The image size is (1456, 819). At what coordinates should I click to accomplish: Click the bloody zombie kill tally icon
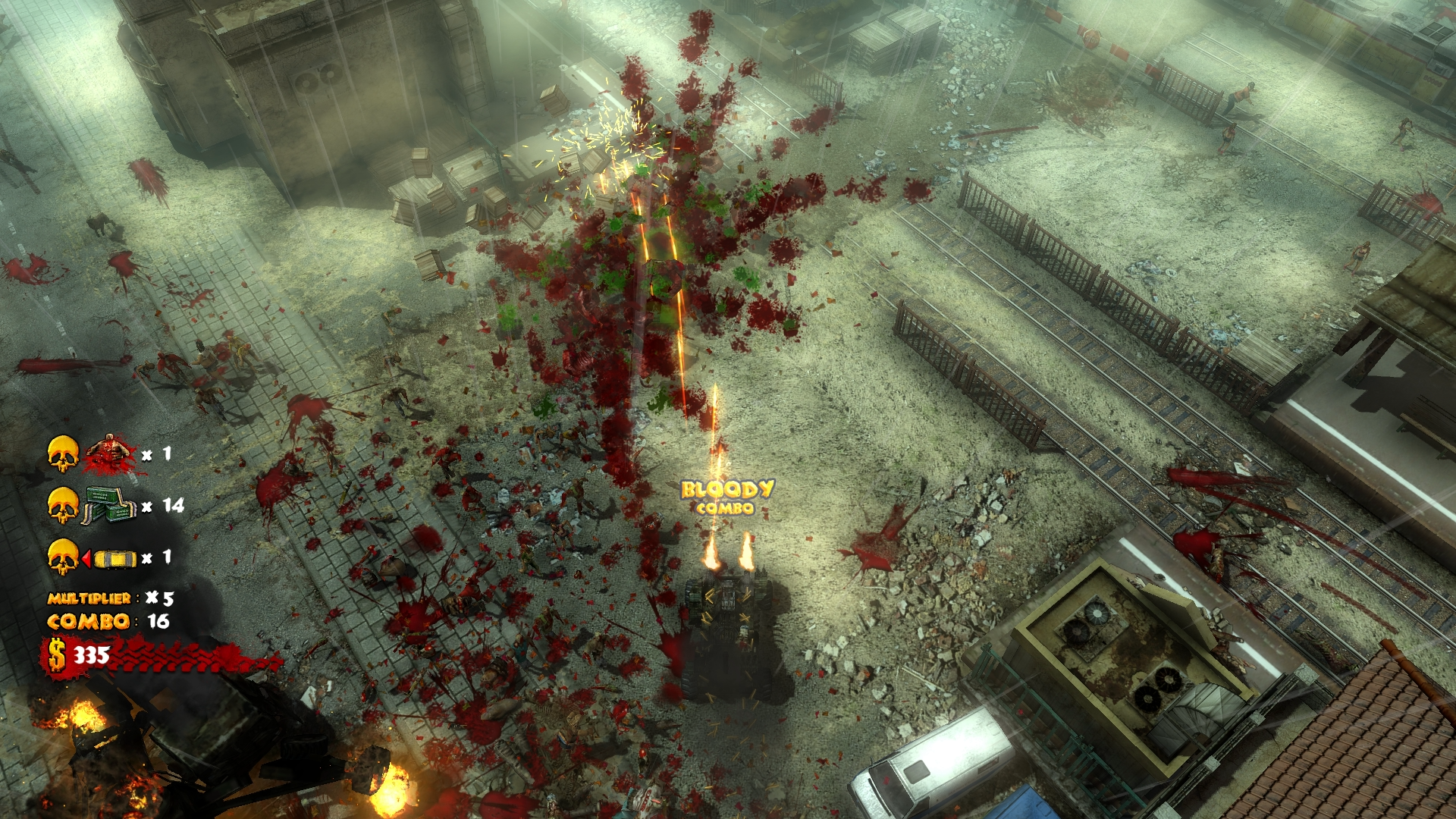pyautogui.click(x=111, y=454)
